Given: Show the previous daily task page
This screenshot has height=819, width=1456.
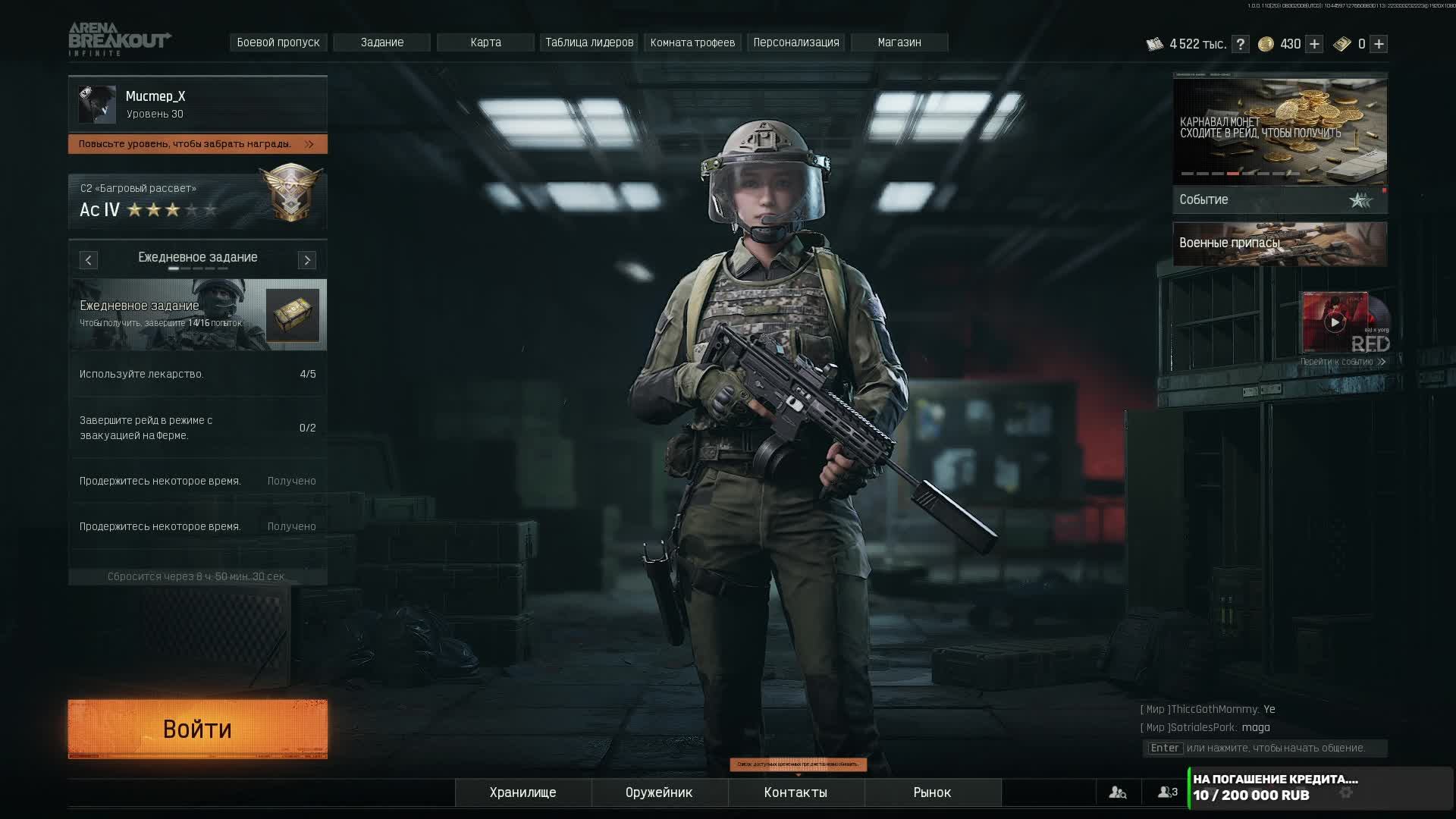Looking at the screenshot, I should (88, 260).
